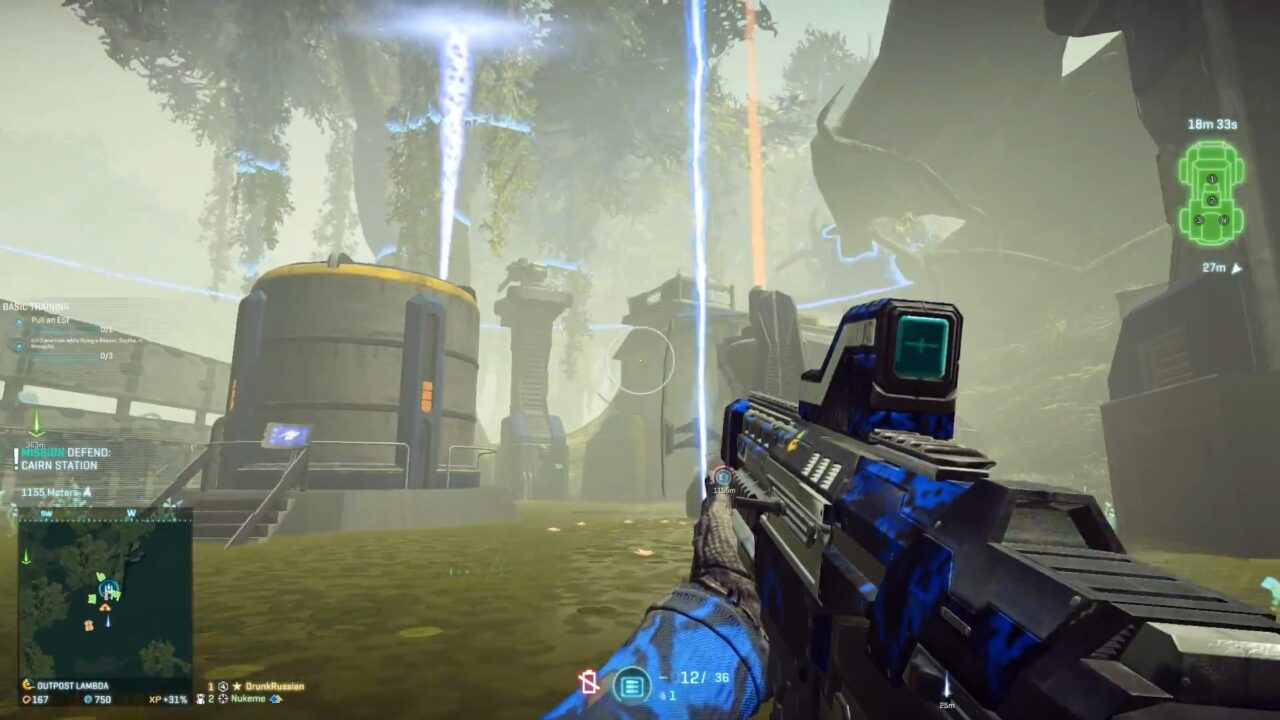Toggle the squad member counter icon showing 2

coord(201,699)
